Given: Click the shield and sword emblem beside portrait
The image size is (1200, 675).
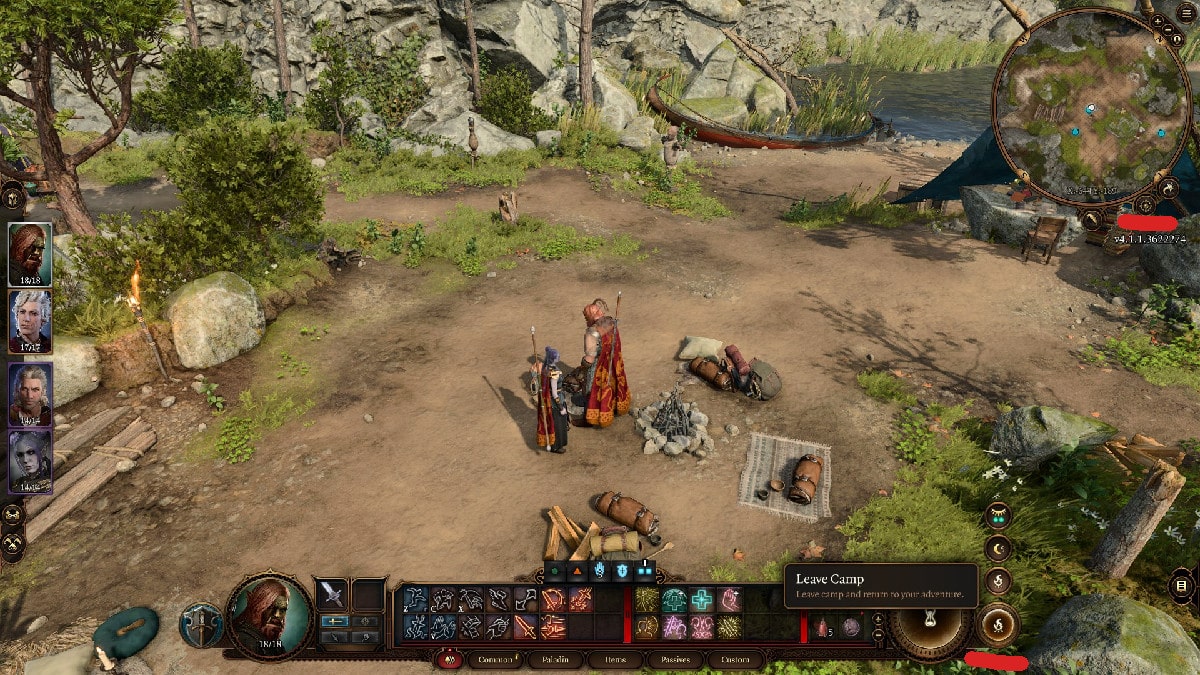Looking at the screenshot, I should click(x=200, y=625).
